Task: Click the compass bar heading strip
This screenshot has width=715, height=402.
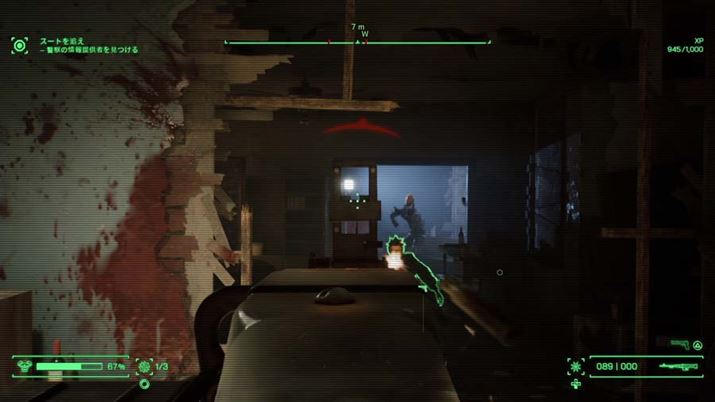Action: [x=357, y=42]
